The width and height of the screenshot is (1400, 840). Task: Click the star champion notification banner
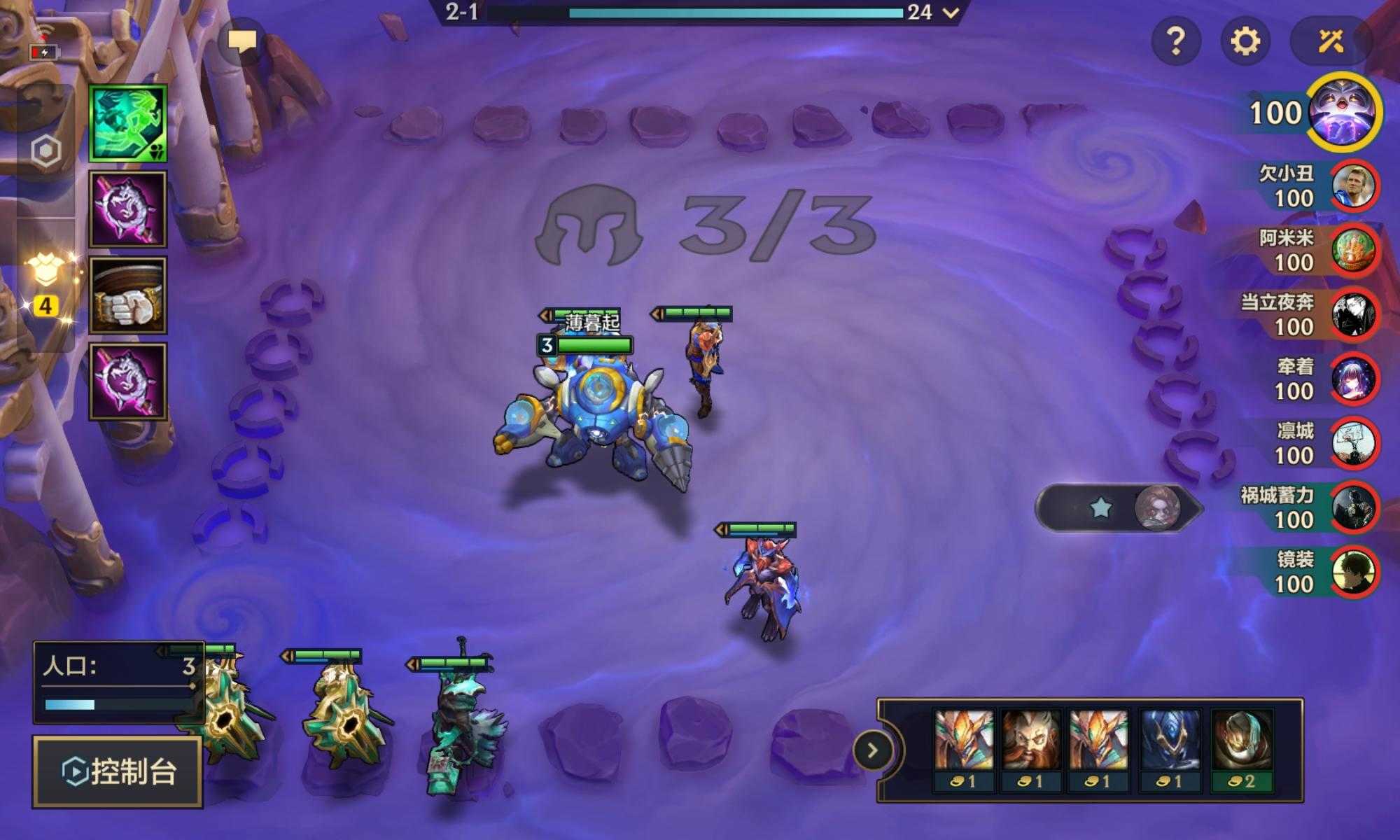(1119, 507)
